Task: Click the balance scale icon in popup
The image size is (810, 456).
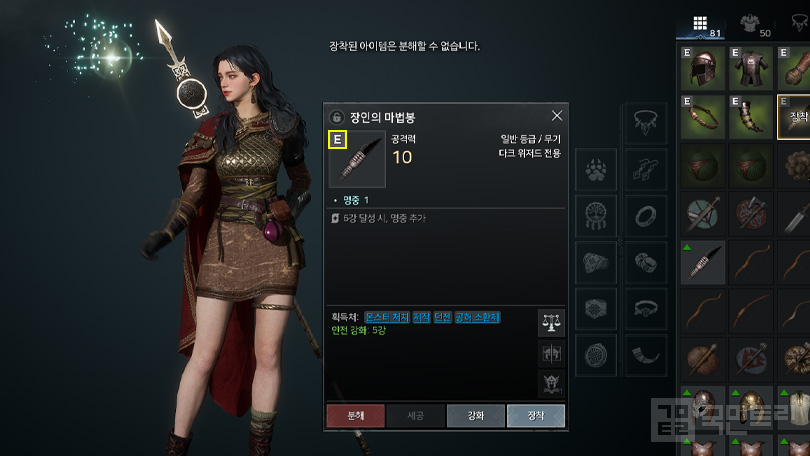Action: tap(551, 321)
